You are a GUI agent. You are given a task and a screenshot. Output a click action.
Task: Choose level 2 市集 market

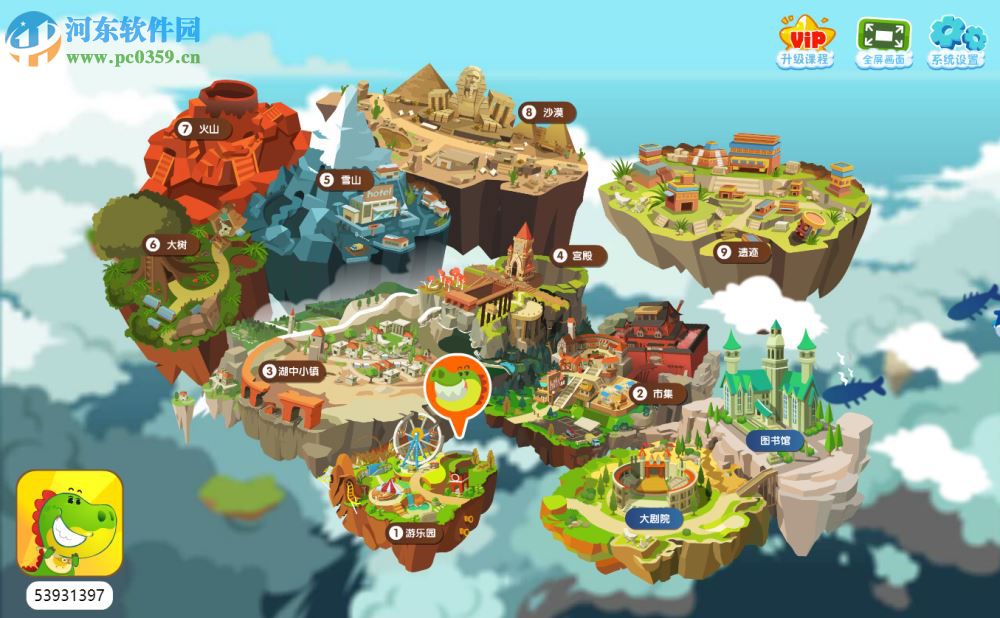653,393
